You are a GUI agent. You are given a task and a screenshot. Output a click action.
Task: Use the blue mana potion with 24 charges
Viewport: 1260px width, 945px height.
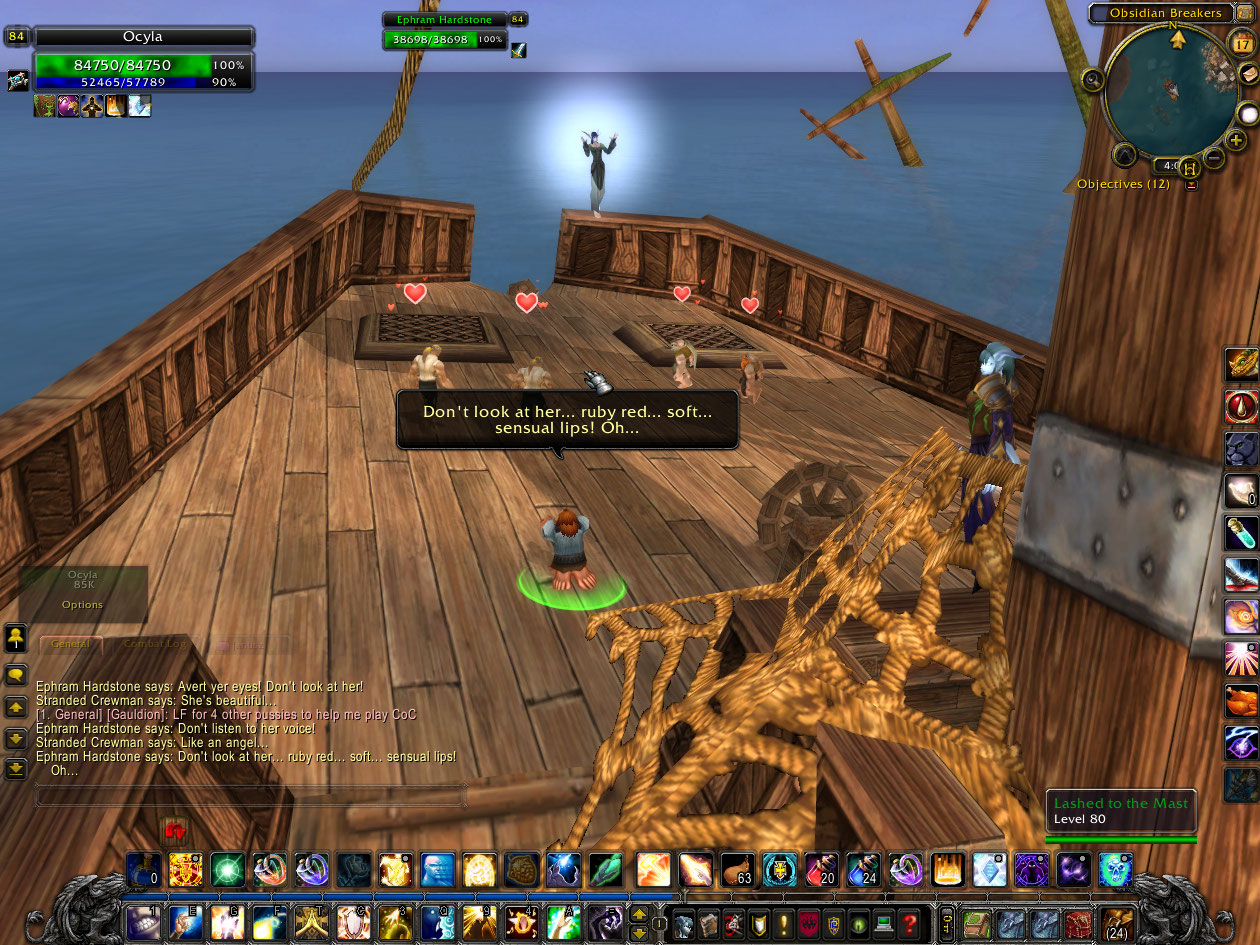[863, 870]
